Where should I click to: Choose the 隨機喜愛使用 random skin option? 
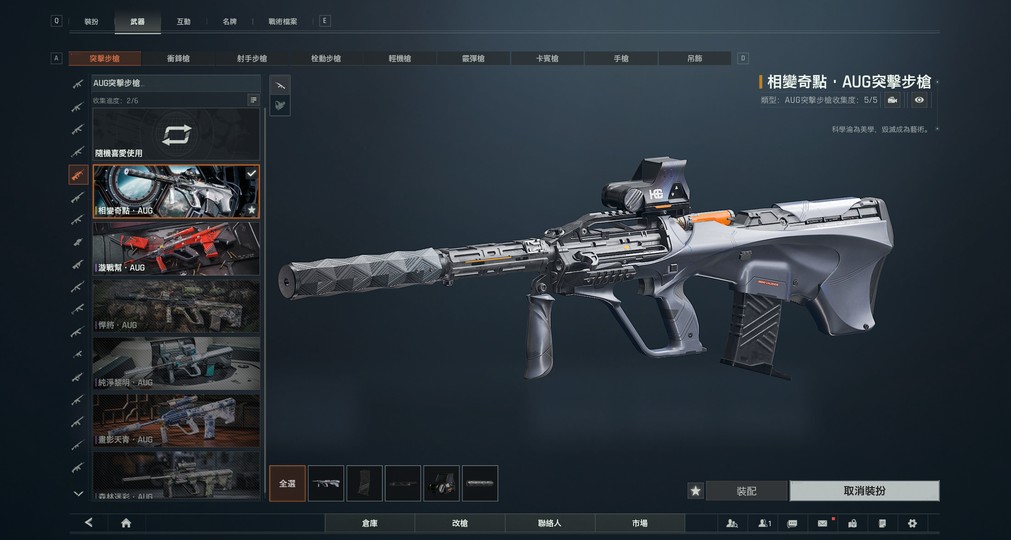(176, 136)
